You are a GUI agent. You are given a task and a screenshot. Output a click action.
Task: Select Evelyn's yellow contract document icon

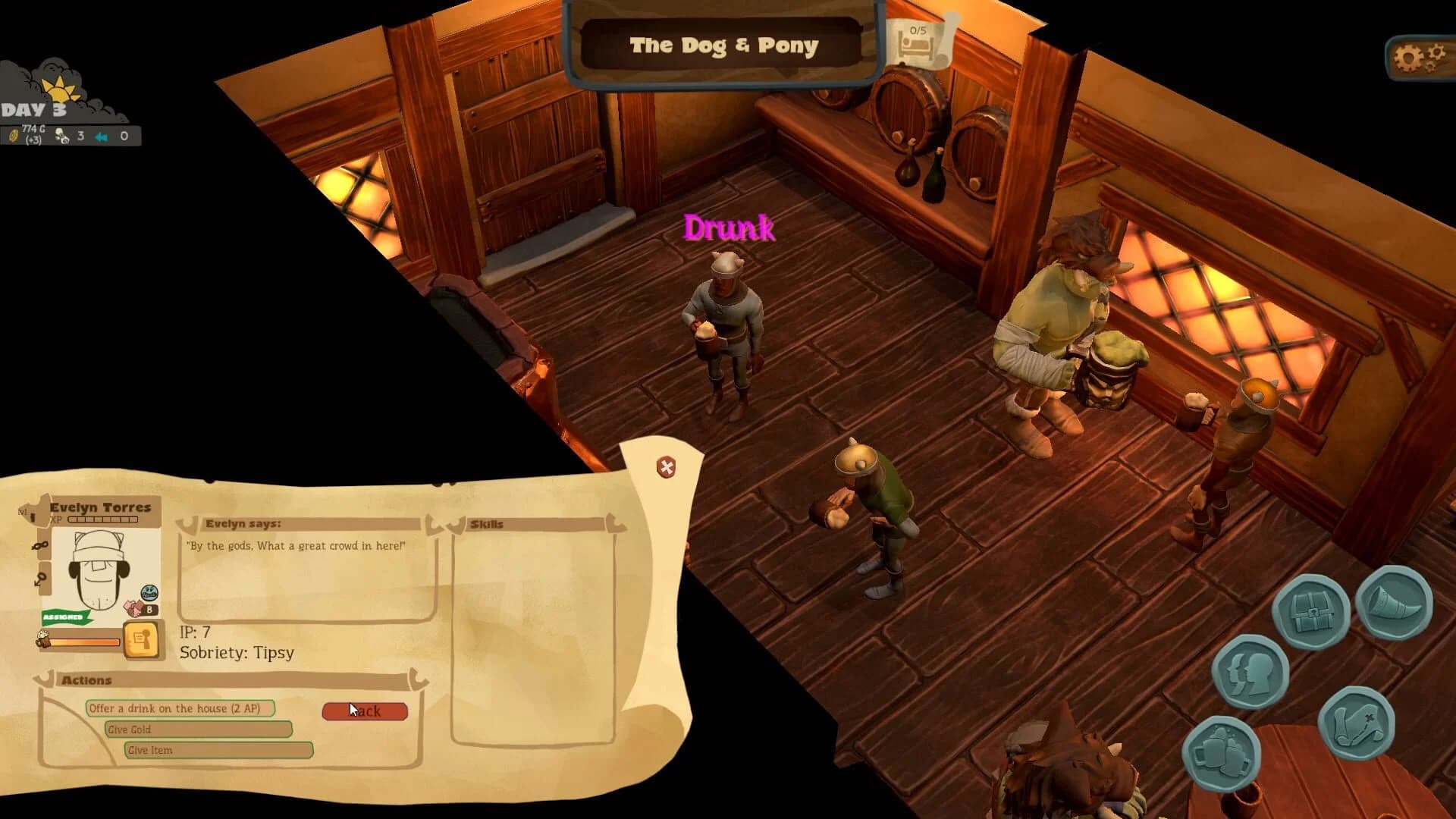tap(142, 639)
